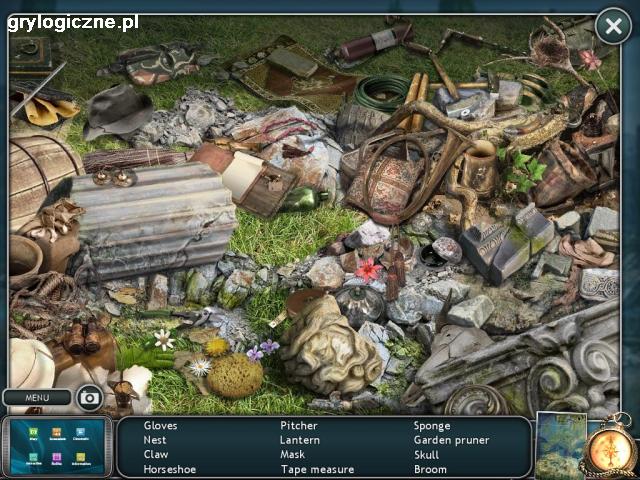
Task: Use the golden compass hint
Action: [x=609, y=449]
